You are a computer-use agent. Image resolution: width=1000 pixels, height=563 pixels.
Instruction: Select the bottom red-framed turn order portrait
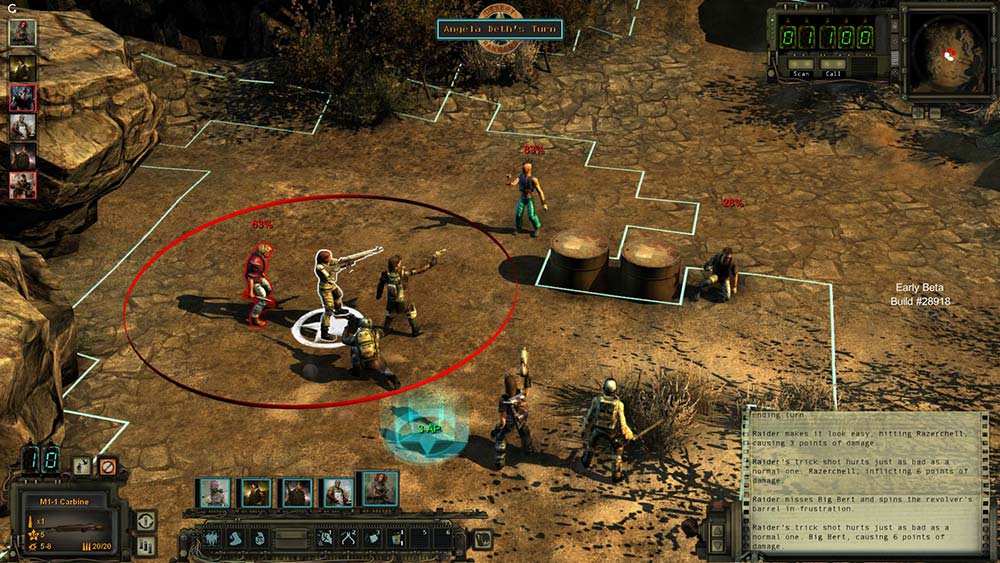tap(22, 185)
